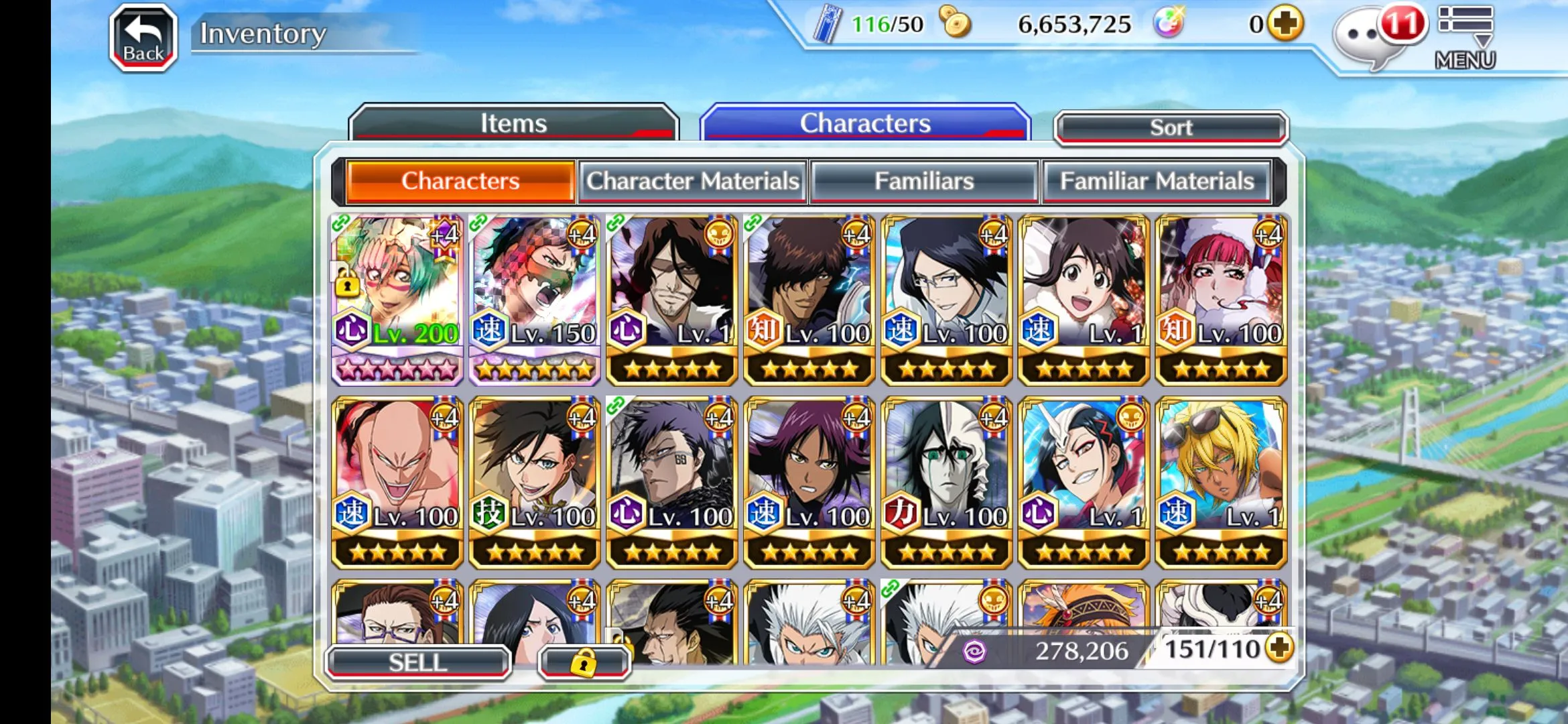This screenshot has height=724, width=1568.
Task: Open the MENU dropdown
Action: (1465, 38)
